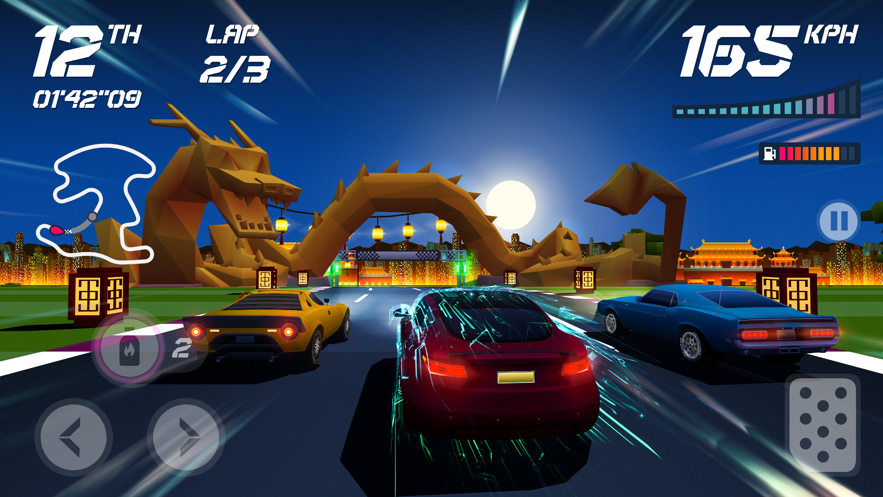This screenshot has width=883, height=497.
Task: Pause the race
Action: (x=838, y=221)
